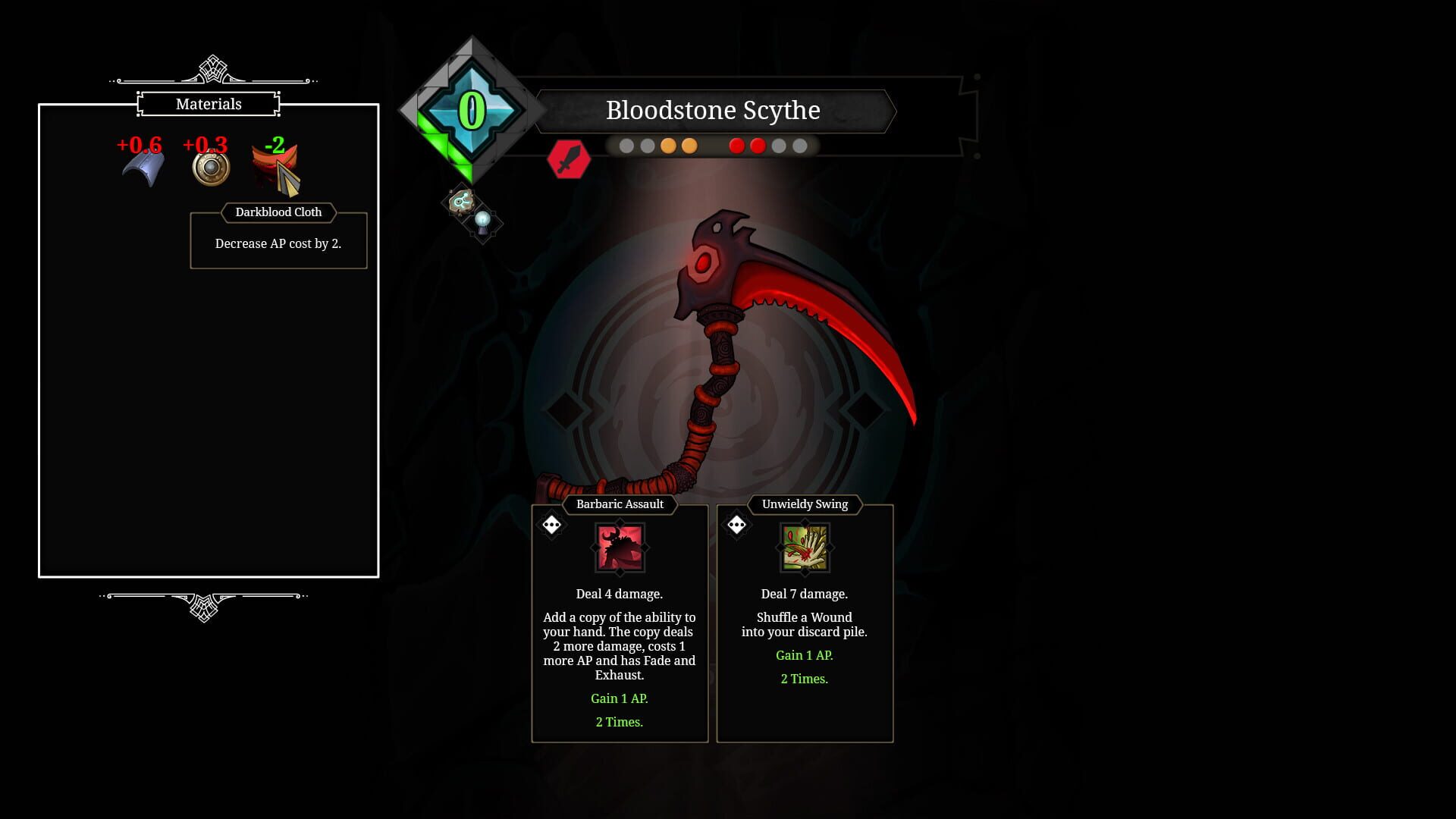Toggle the first orange pip under the weapon name
The width and height of the screenshot is (1456, 819).
(667, 145)
